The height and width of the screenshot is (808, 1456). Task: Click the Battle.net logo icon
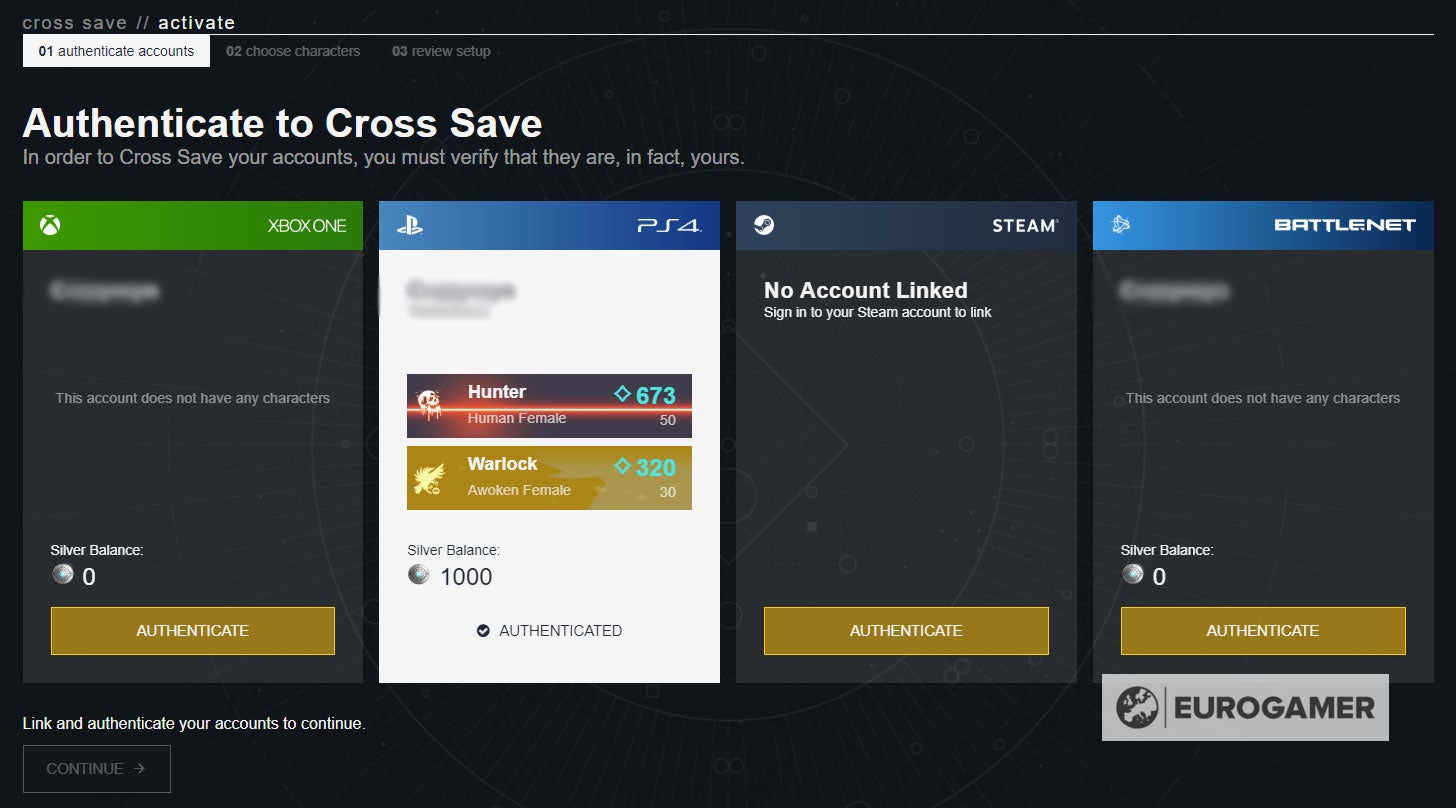click(1120, 224)
